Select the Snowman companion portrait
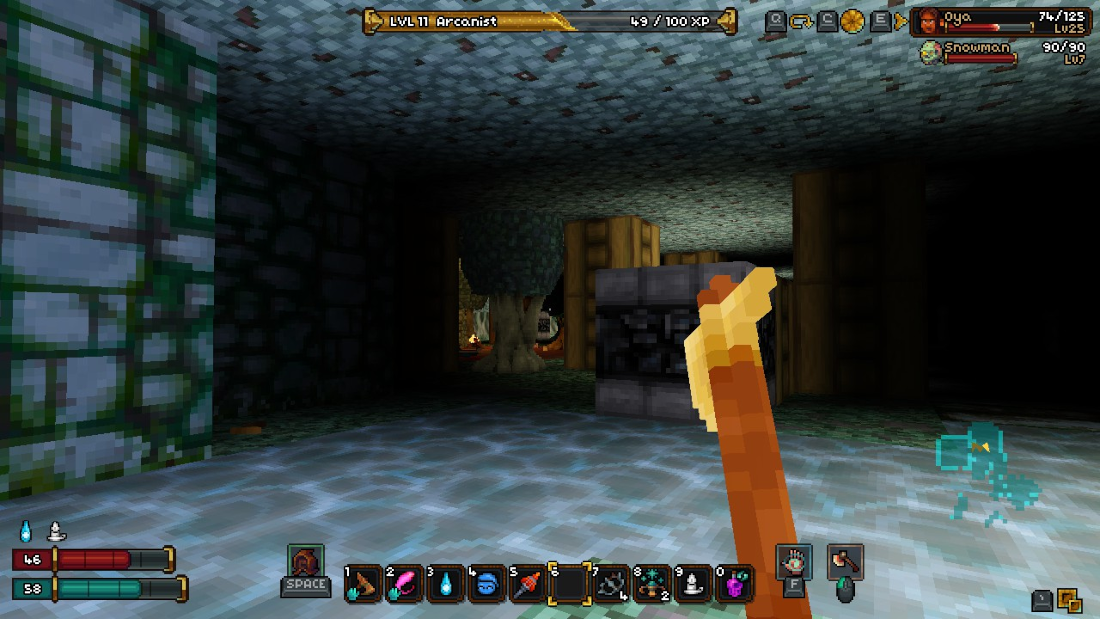This screenshot has height=619, width=1100. tap(930, 52)
